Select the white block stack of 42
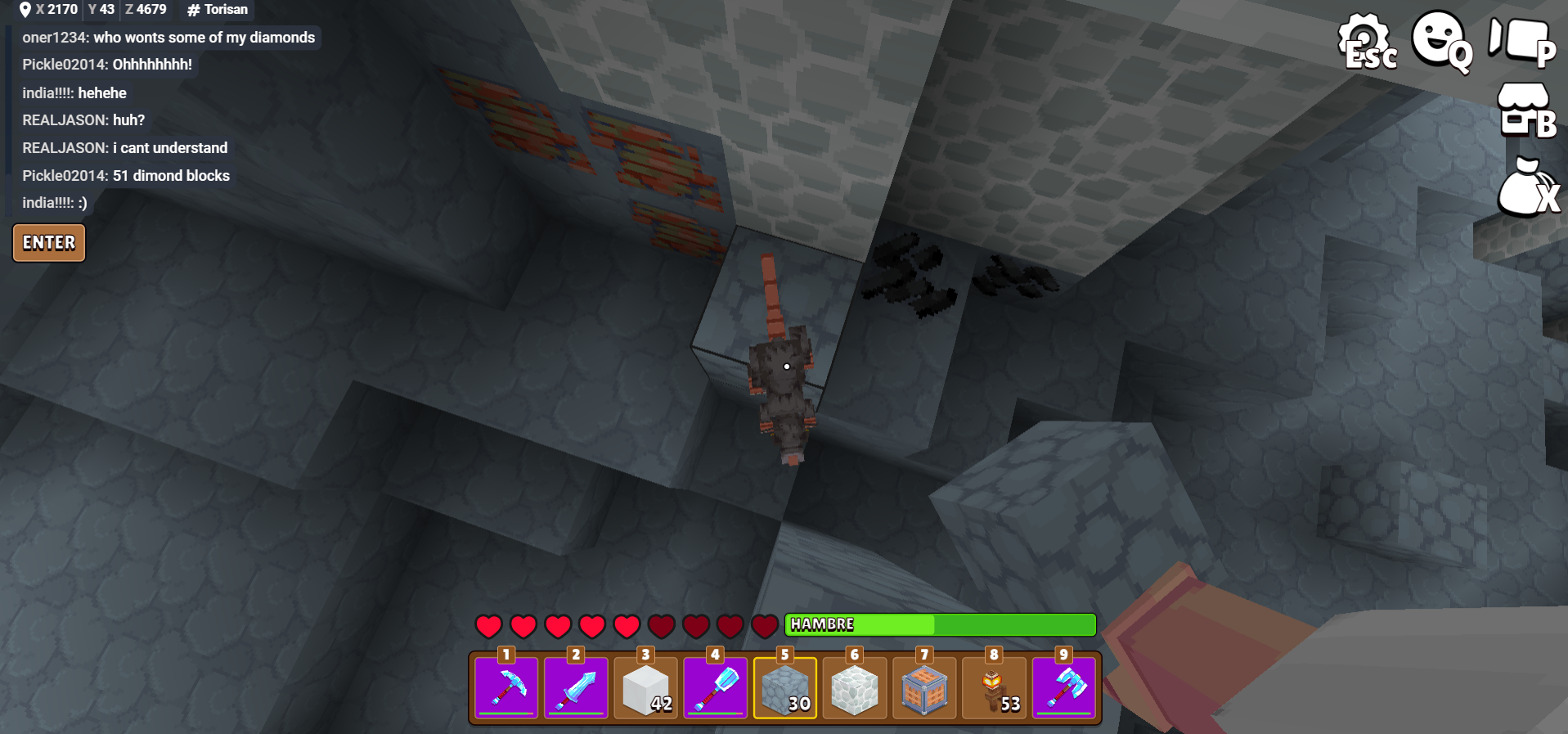This screenshot has height=734, width=1568. point(646,687)
